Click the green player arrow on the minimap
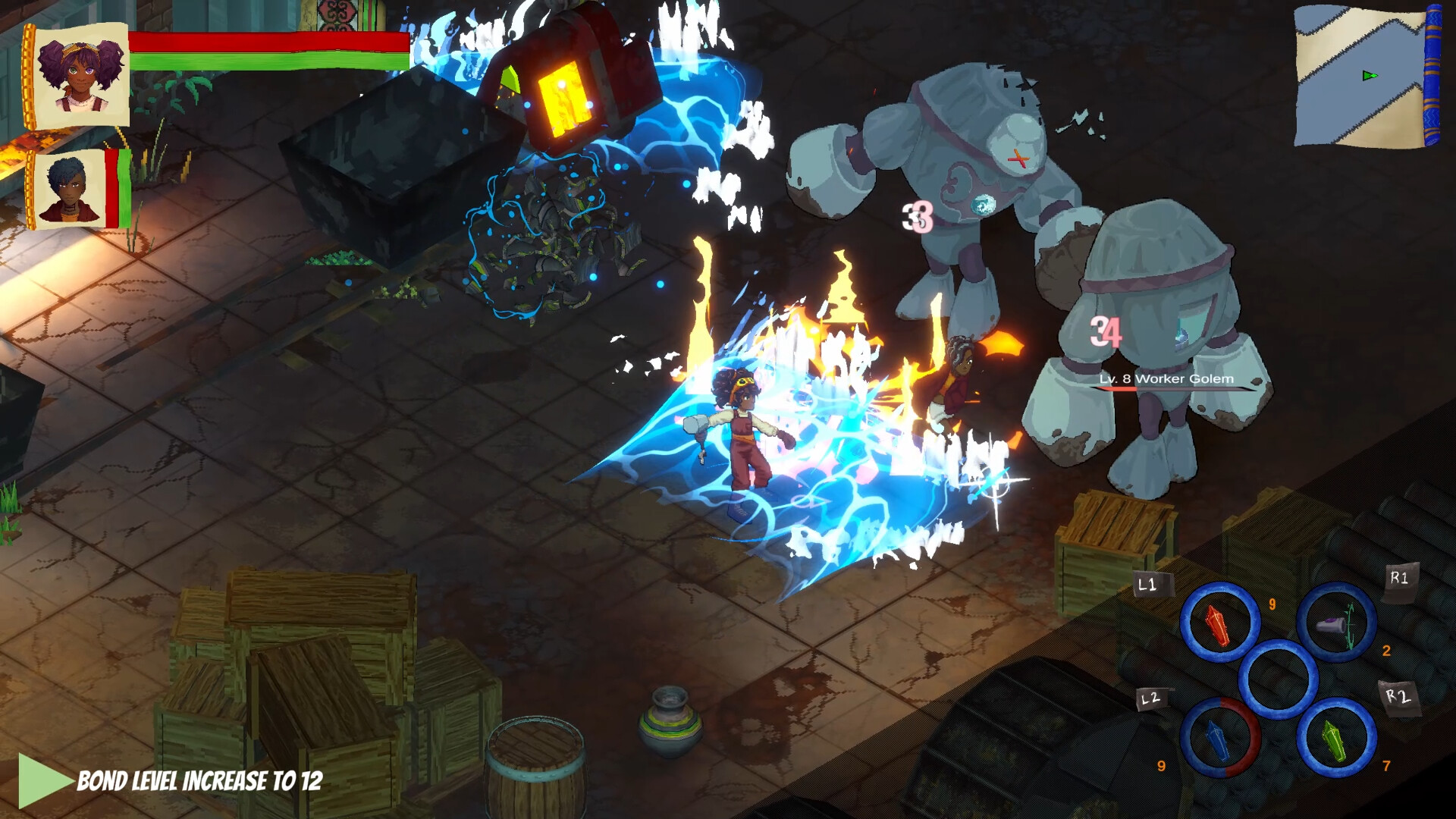 (1368, 76)
